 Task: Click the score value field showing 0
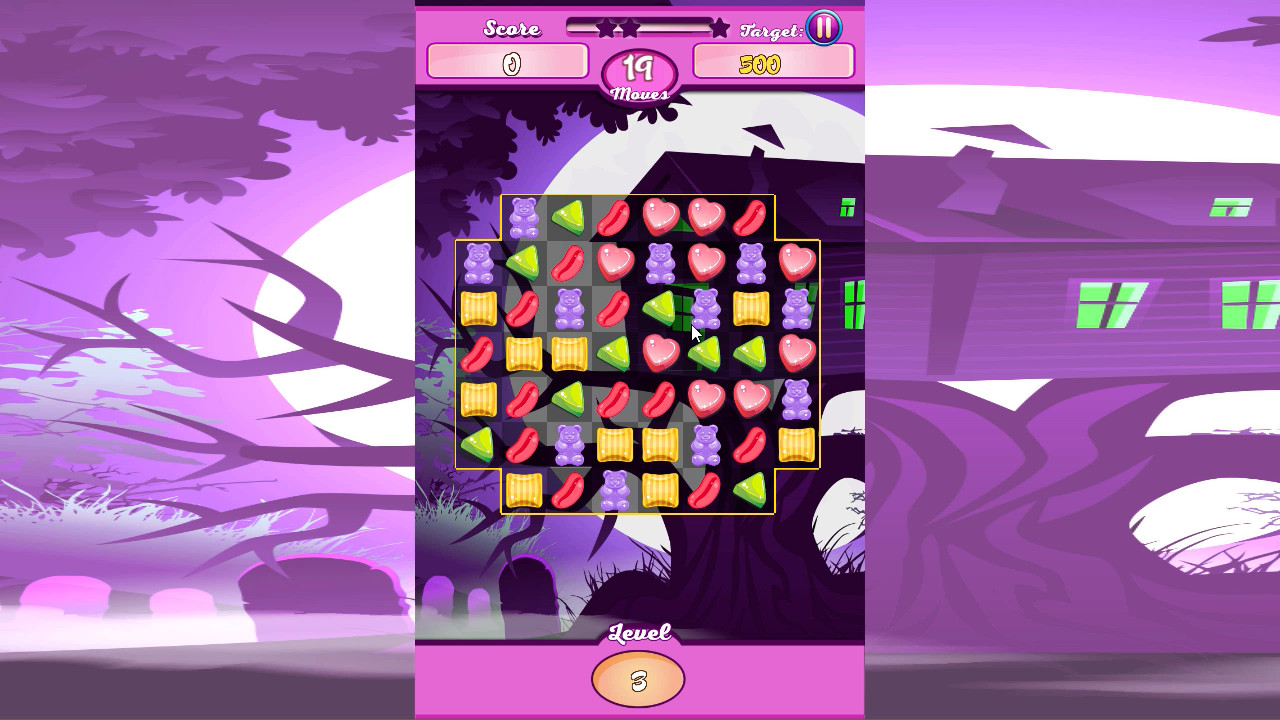tap(508, 62)
